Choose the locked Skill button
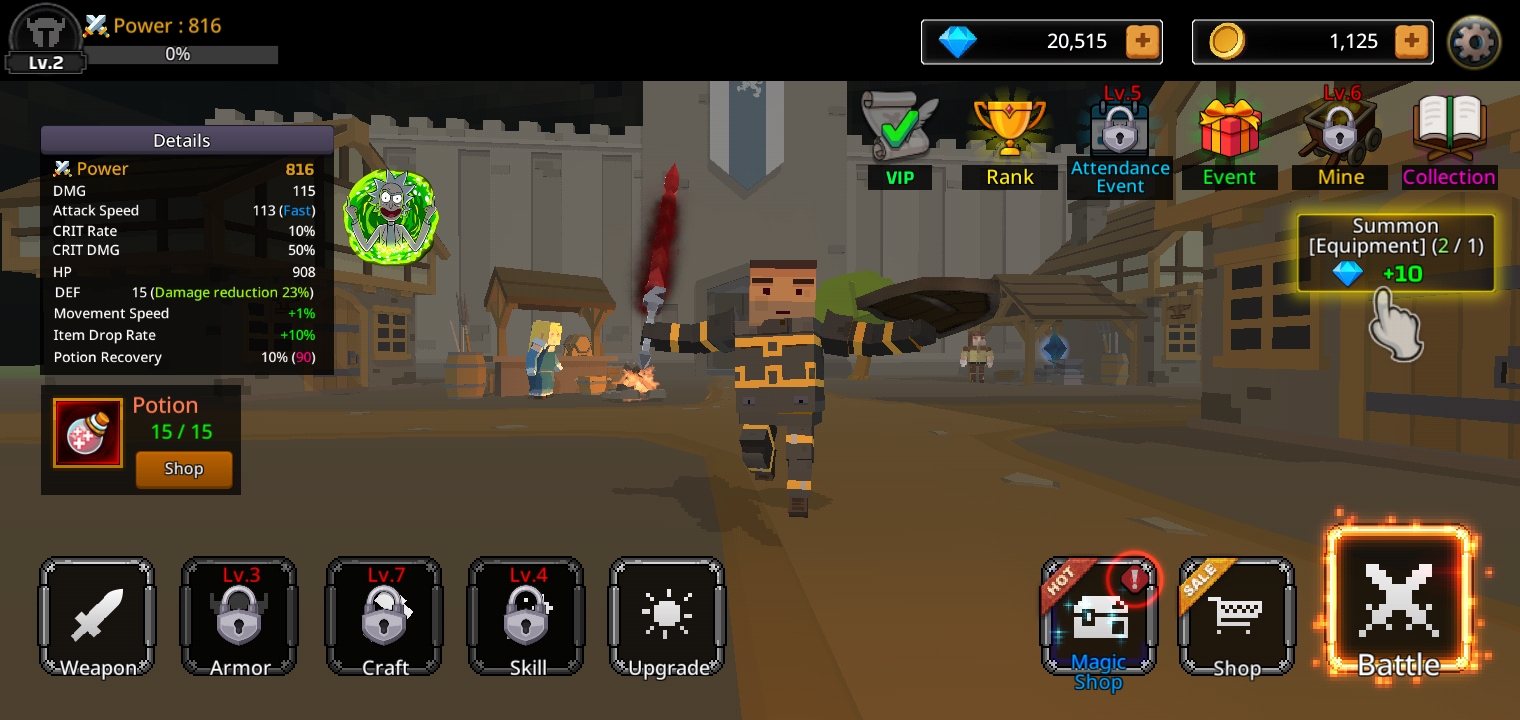1520x720 pixels. pos(526,617)
